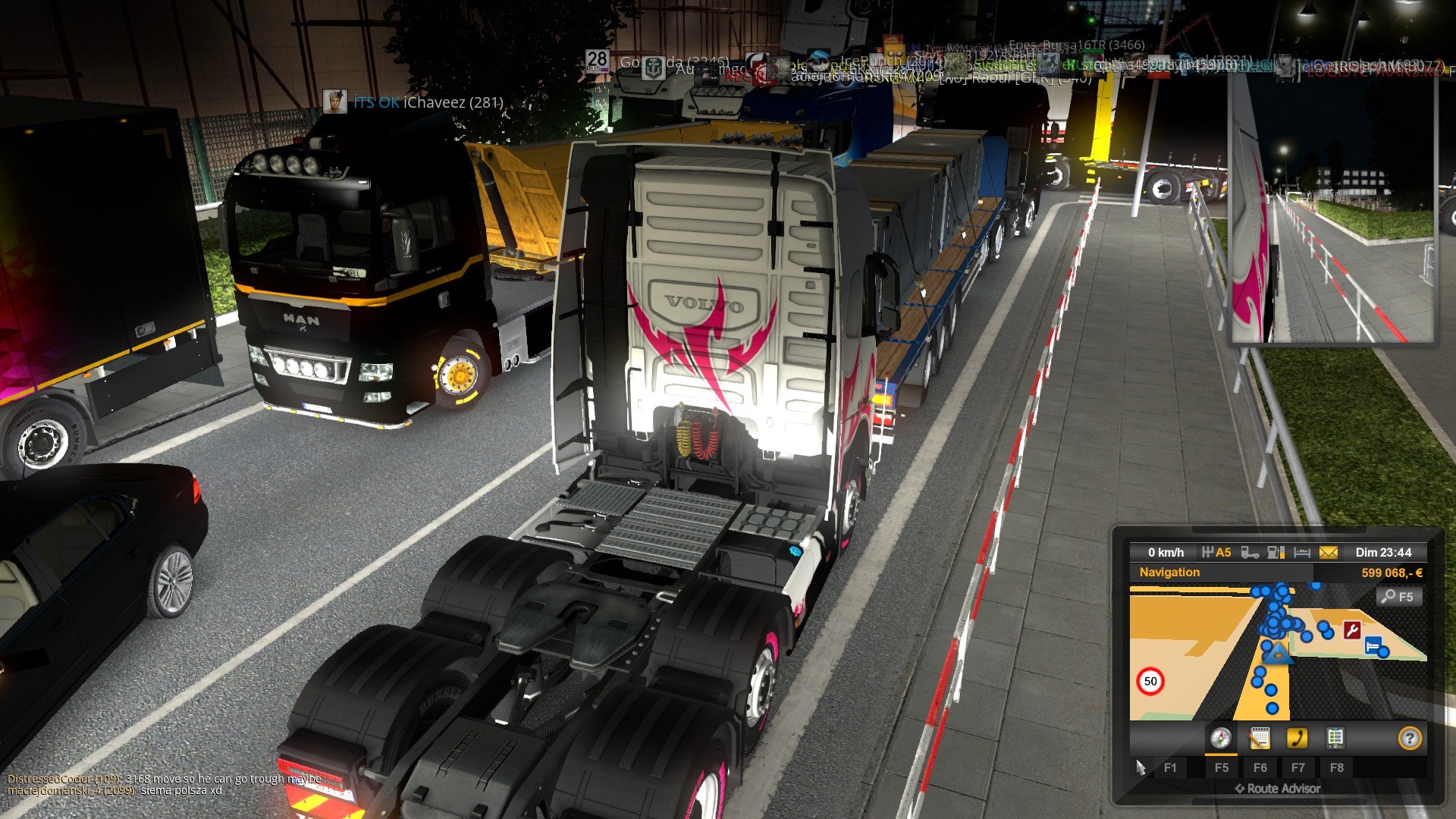Viewport: 1456px width, 819px height.
Task: Open the yellow phone assistance tab
Action: tap(1298, 738)
